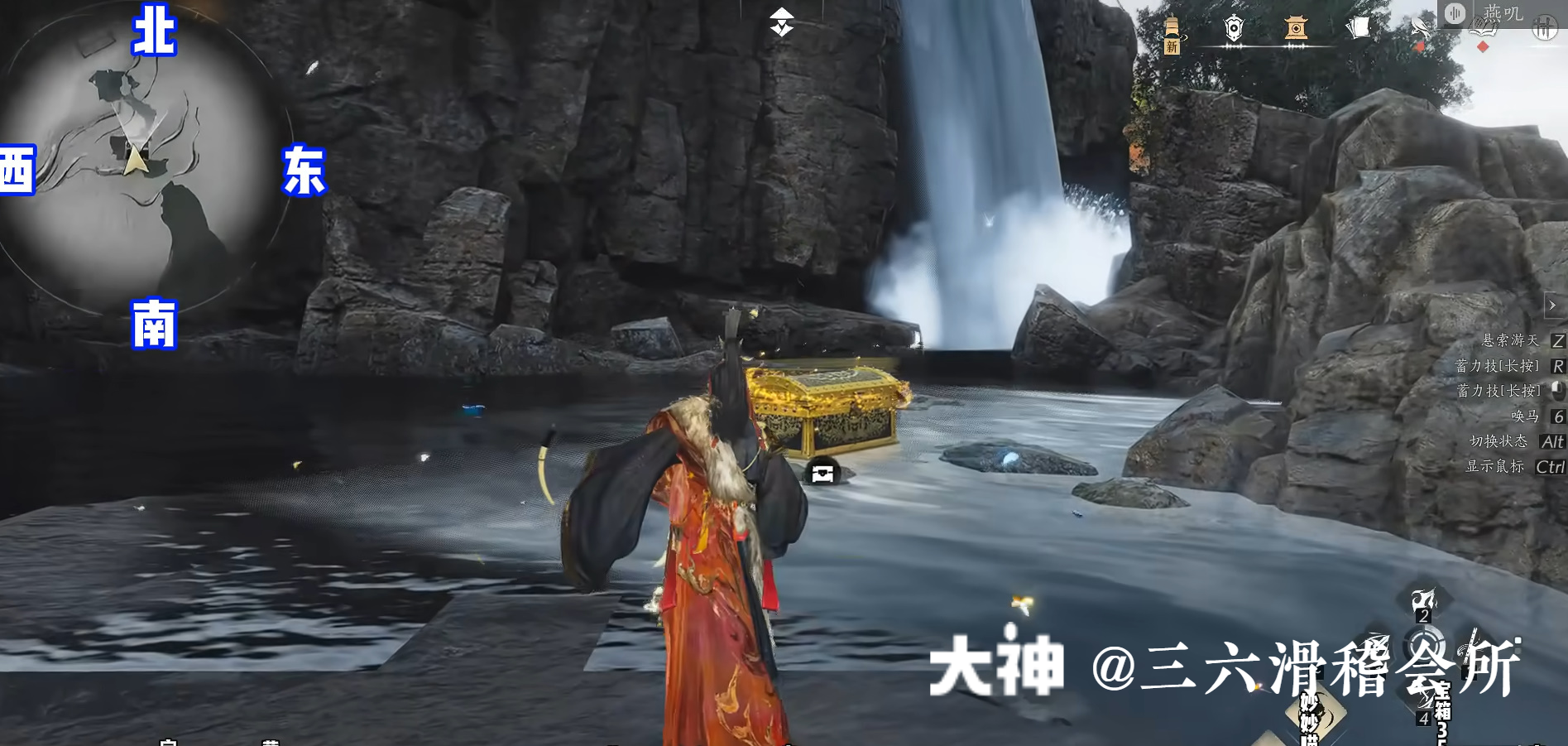Click the skill charge counter showing 2
Viewport: 1568px width, 746px height.
click(x=1423, y=617)
